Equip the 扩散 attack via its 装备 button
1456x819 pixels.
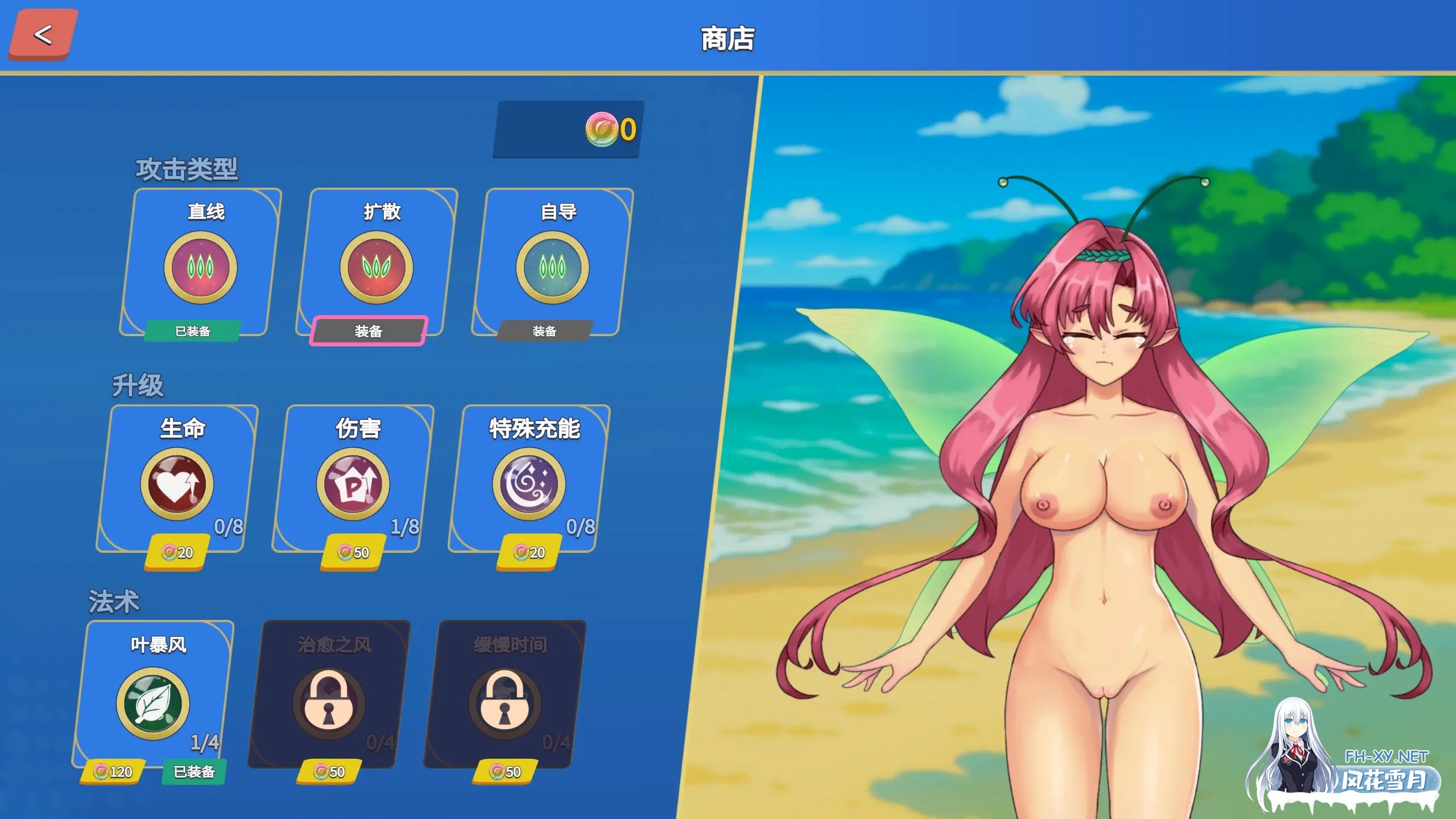(369, 330)
